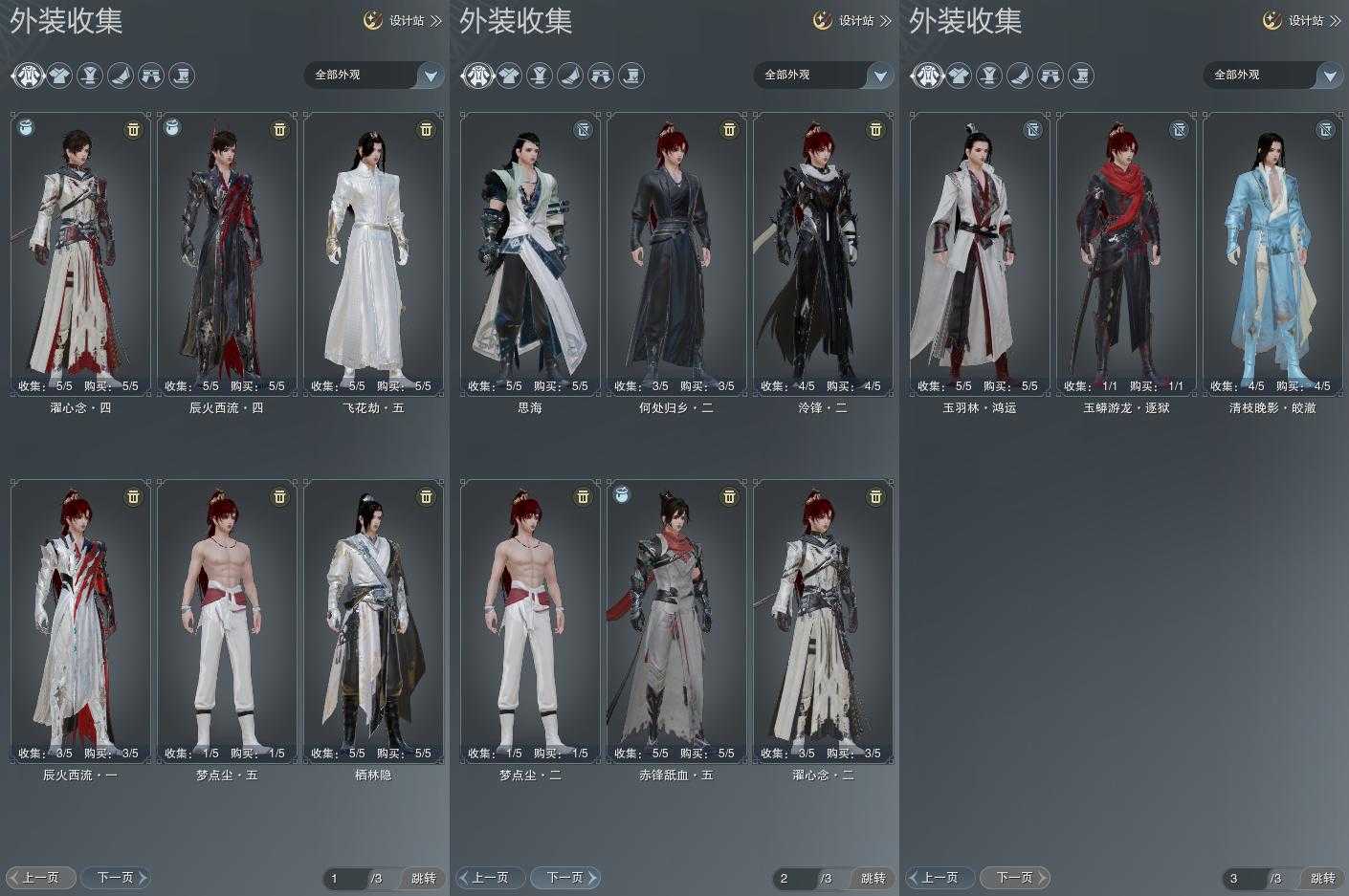Pick the 梦点尘·五 shirtless outfit
1349x896 pixels.
[227, 622]
